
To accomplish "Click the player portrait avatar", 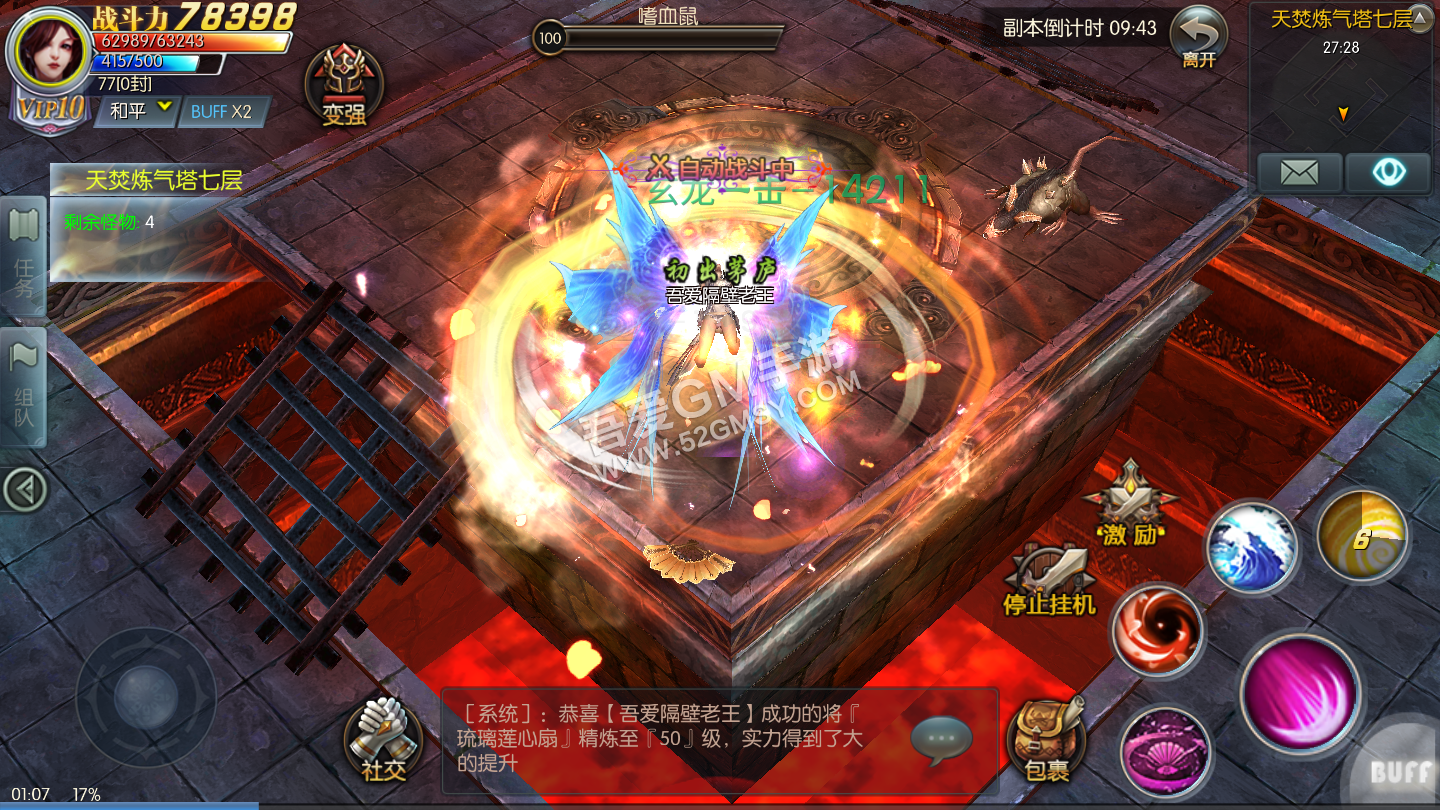I will click(x=48, y=50).
